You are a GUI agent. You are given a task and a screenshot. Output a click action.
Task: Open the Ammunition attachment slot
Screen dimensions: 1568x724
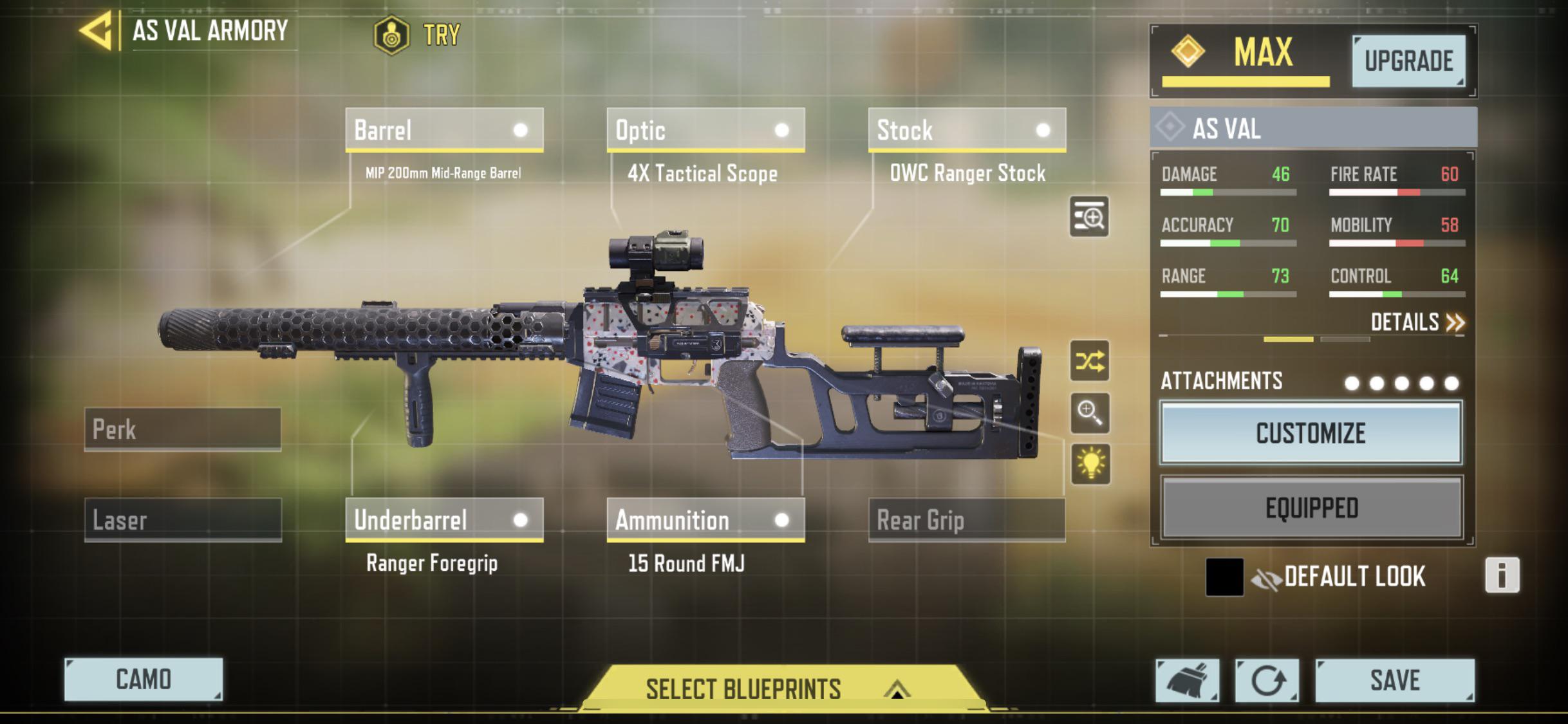(705, 519)
